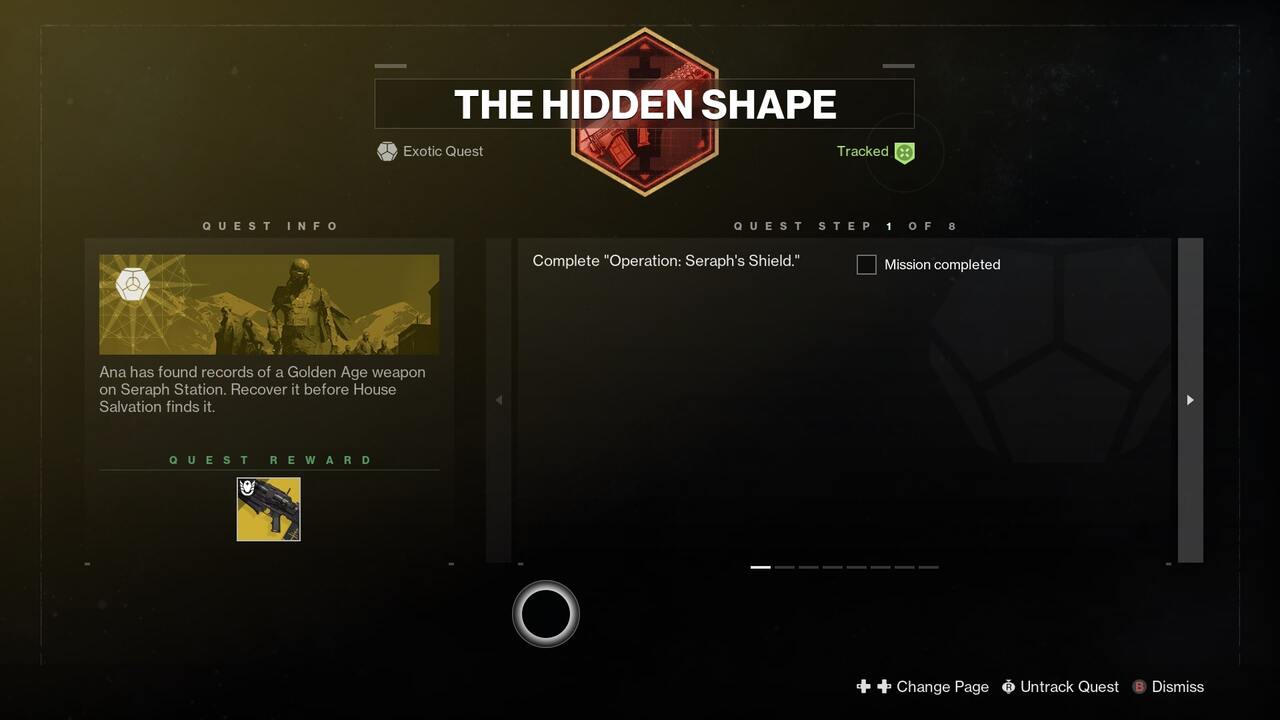
Task: Click the circular button prompt ring
Action: [546, 613]
